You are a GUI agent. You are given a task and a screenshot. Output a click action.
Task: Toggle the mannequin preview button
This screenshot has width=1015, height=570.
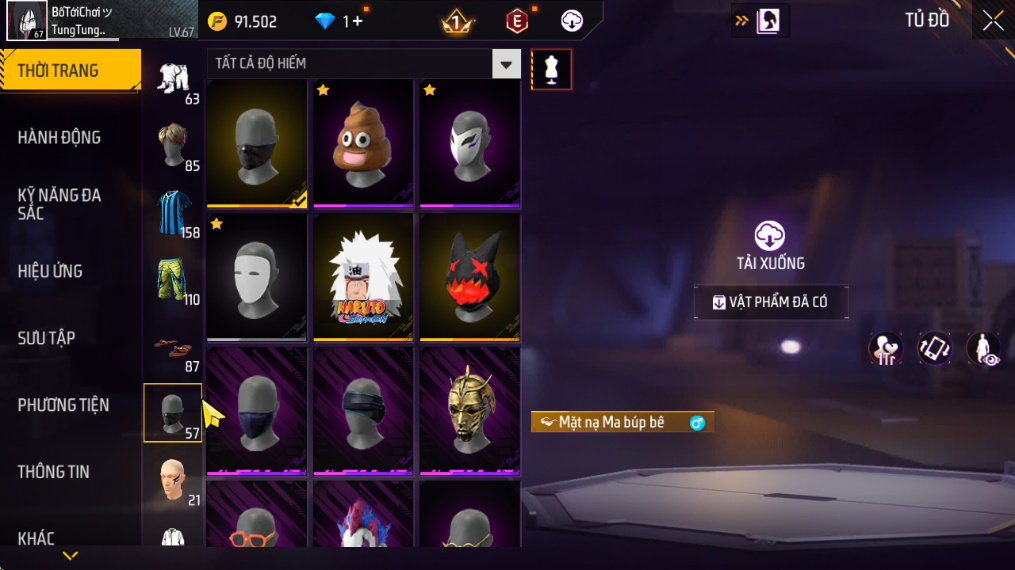click(552, 69)
